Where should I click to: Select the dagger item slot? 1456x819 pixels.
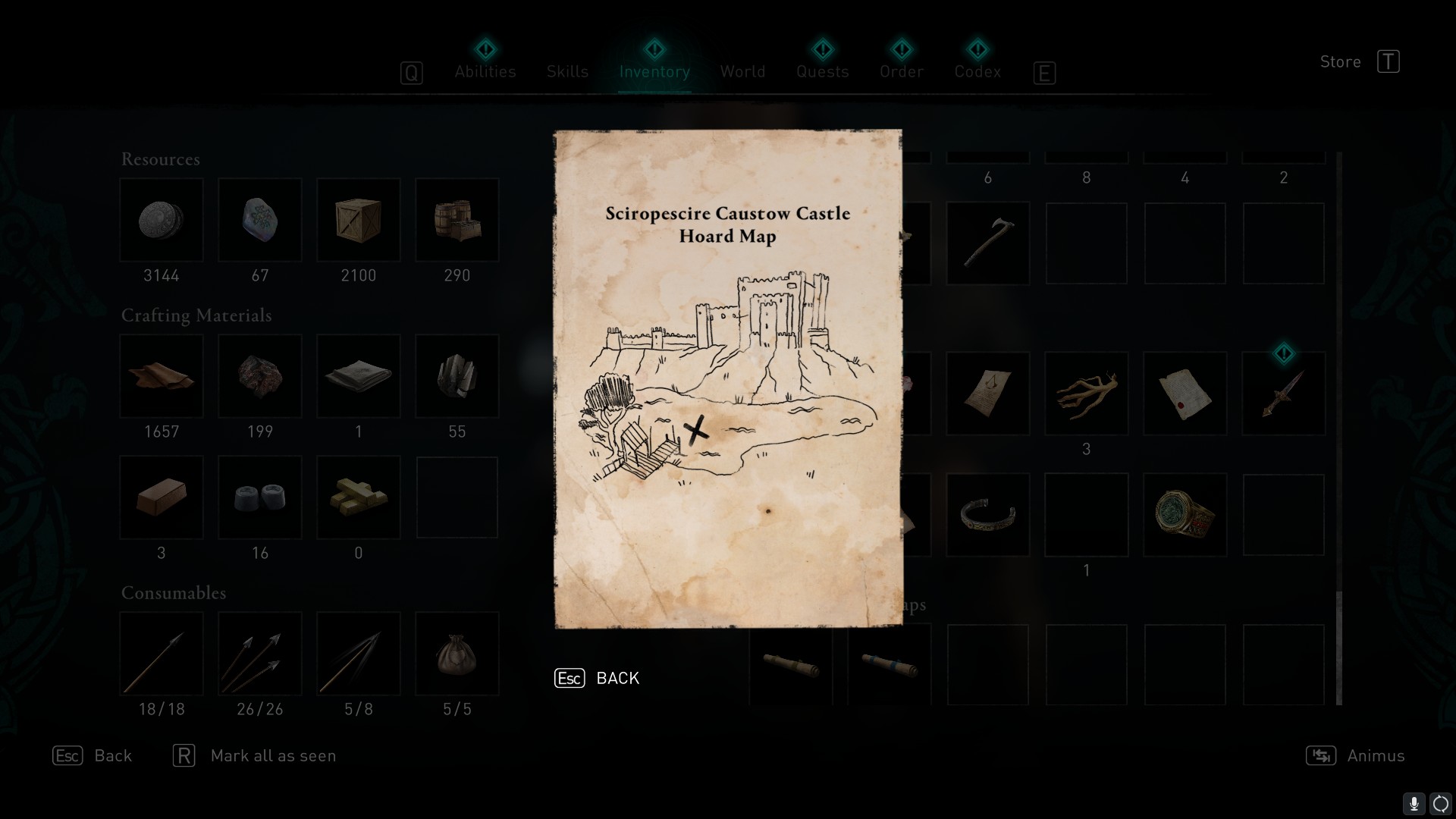tap(1283, 393)
